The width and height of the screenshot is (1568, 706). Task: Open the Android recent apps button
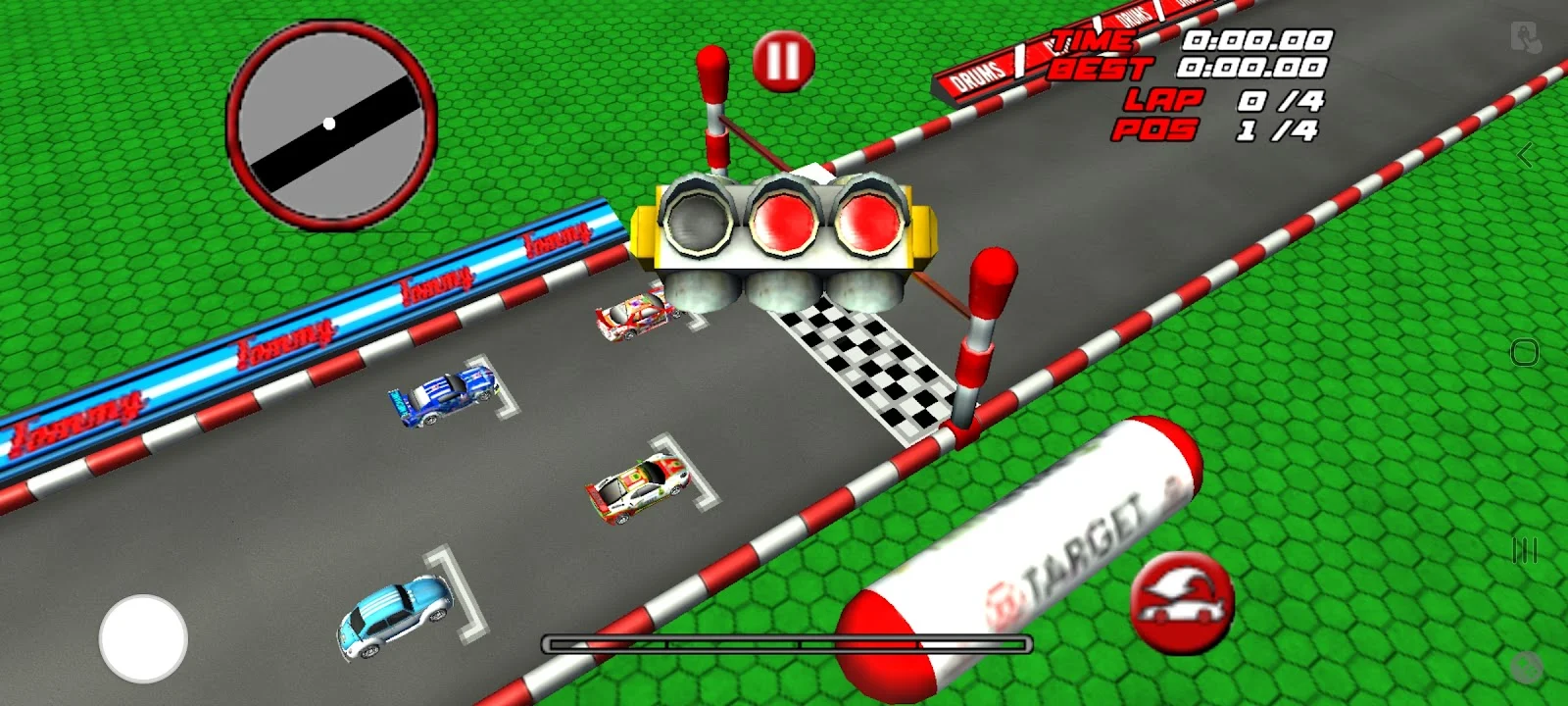click(x=1525, y=550)
